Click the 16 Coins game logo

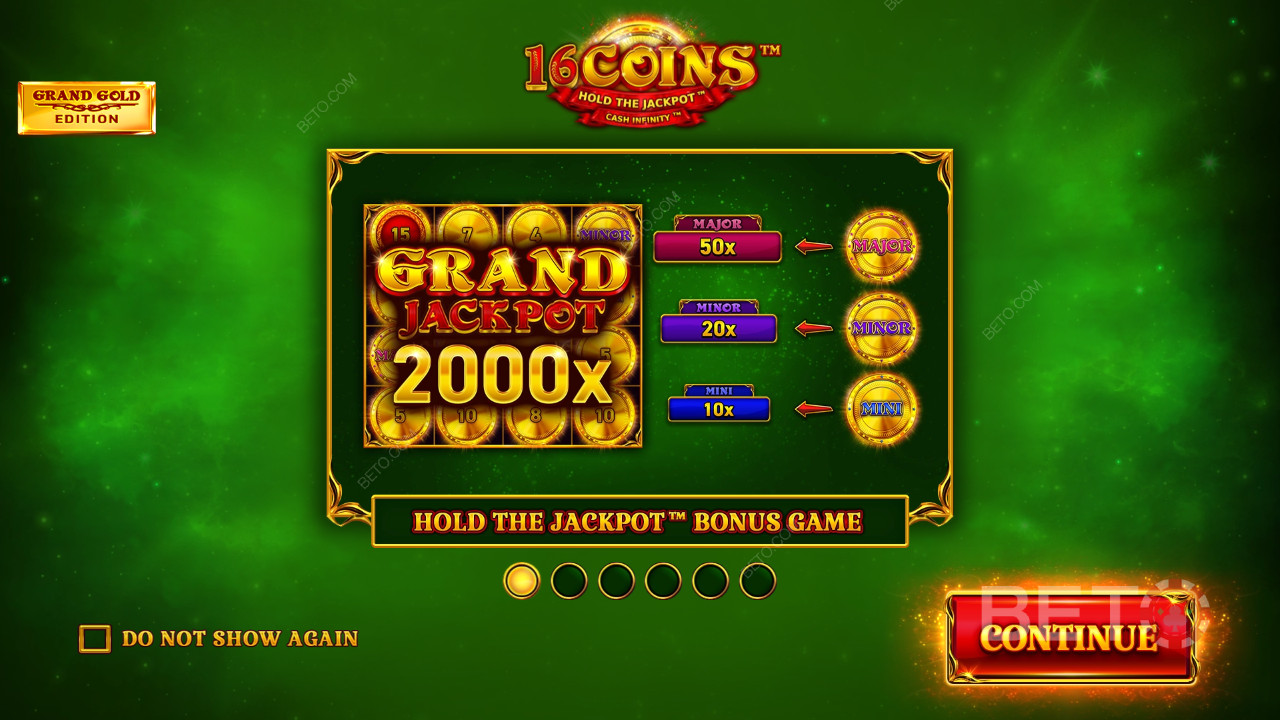[640, 62]
